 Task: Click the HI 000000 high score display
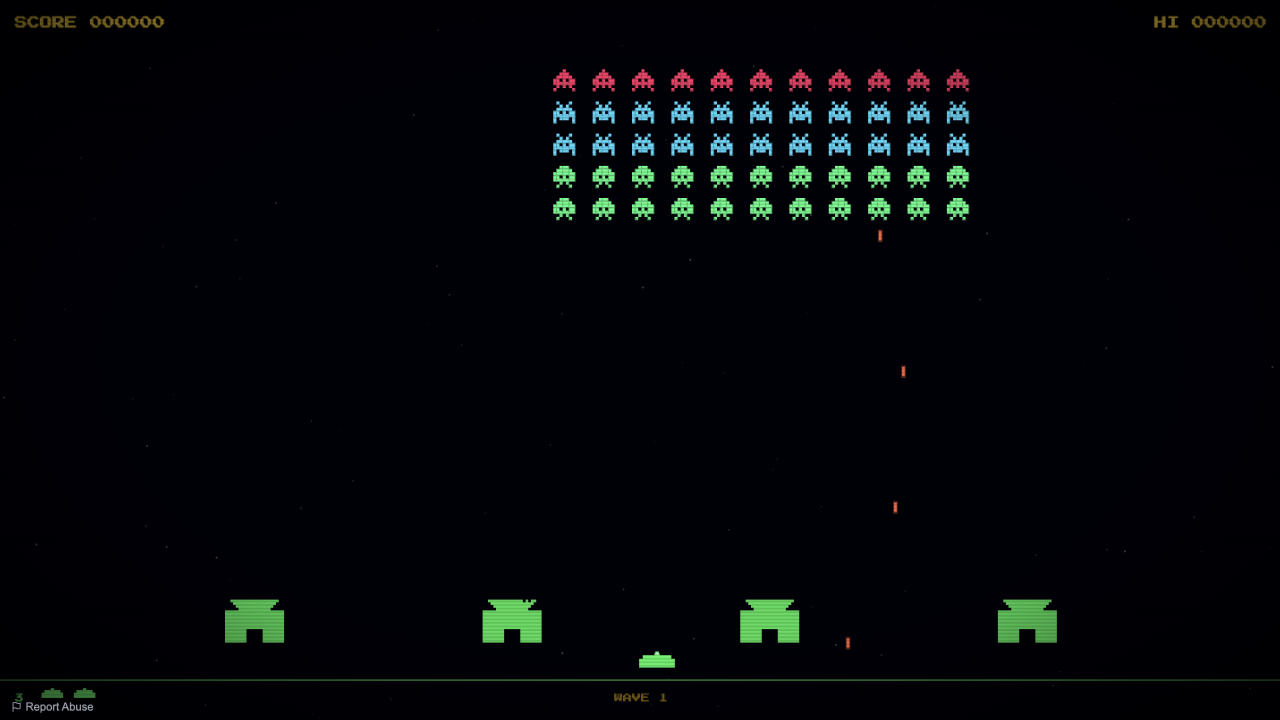(x=1211, y=21)
